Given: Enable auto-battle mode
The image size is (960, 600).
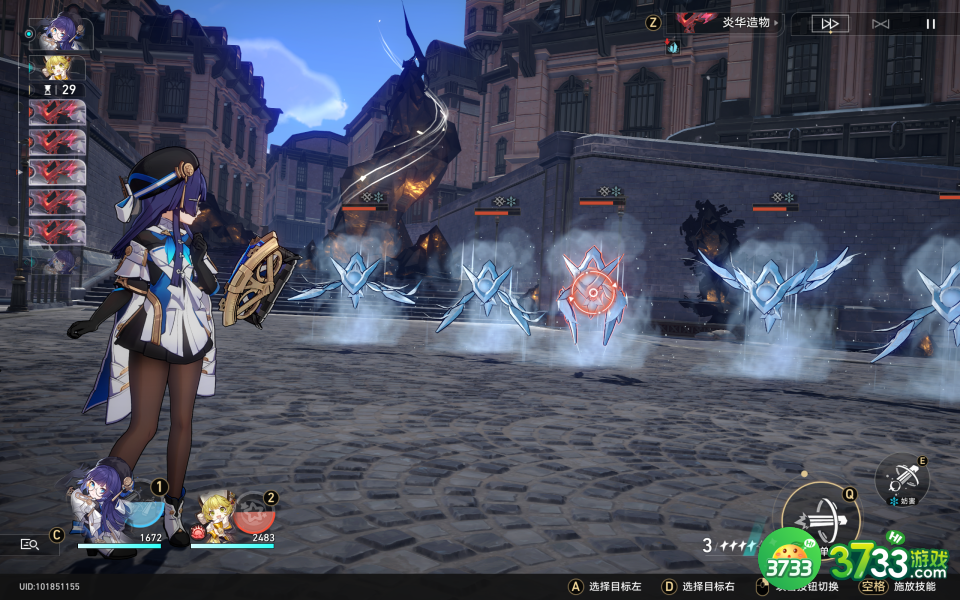Looking at the screenshot, I should tap(880, 23).
